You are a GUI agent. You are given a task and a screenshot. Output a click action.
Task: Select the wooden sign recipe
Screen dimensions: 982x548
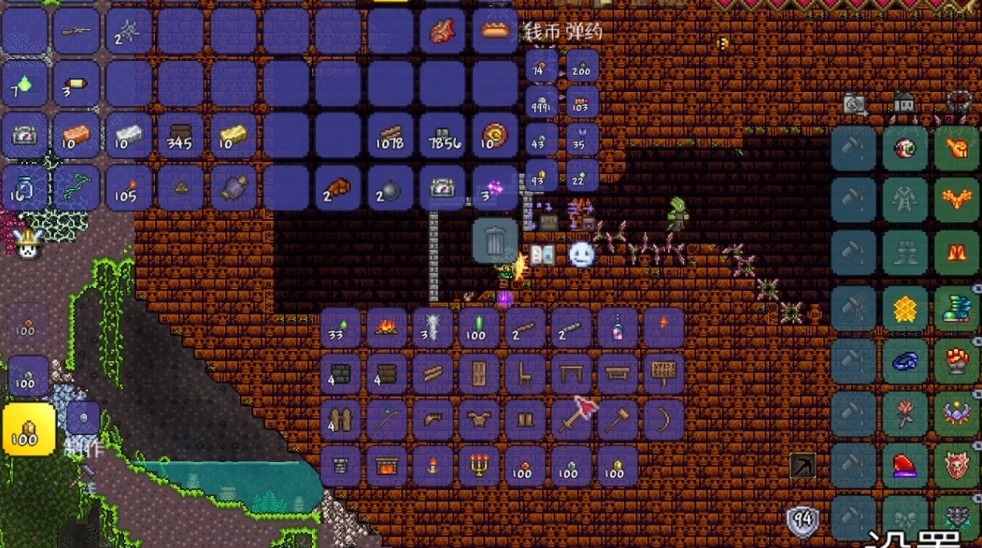tap(663, 375)
